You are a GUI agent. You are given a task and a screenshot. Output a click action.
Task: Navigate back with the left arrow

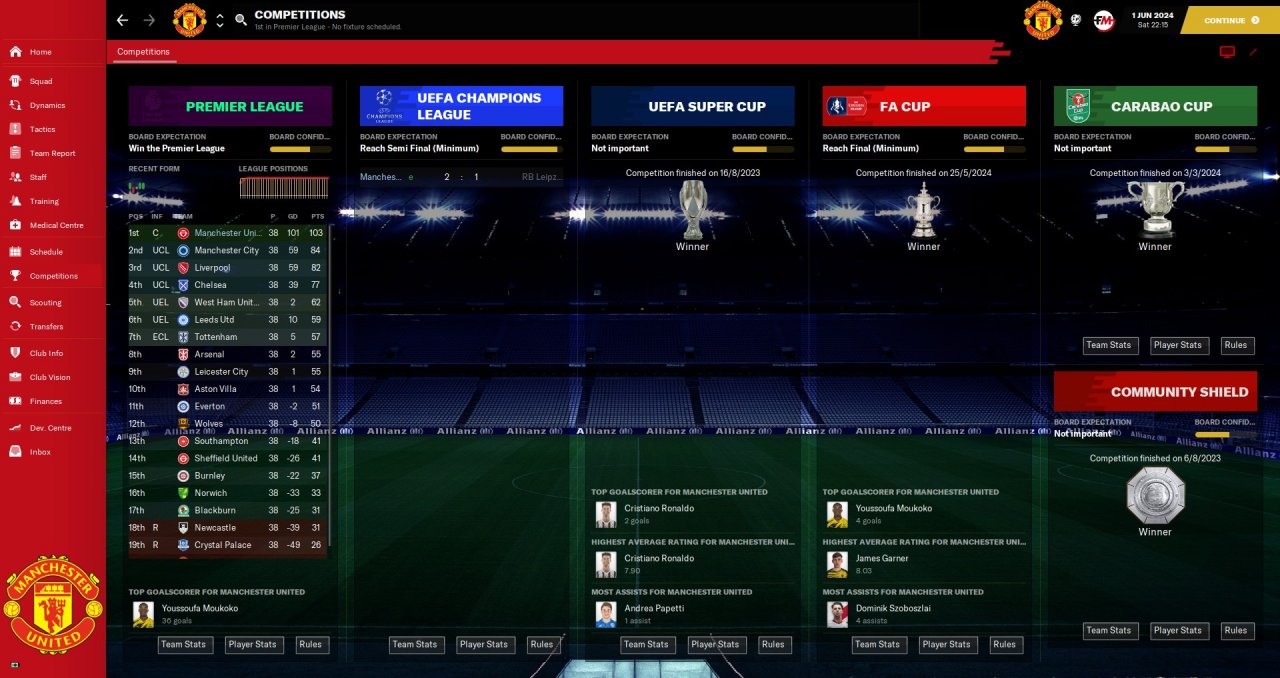[122, 20]
